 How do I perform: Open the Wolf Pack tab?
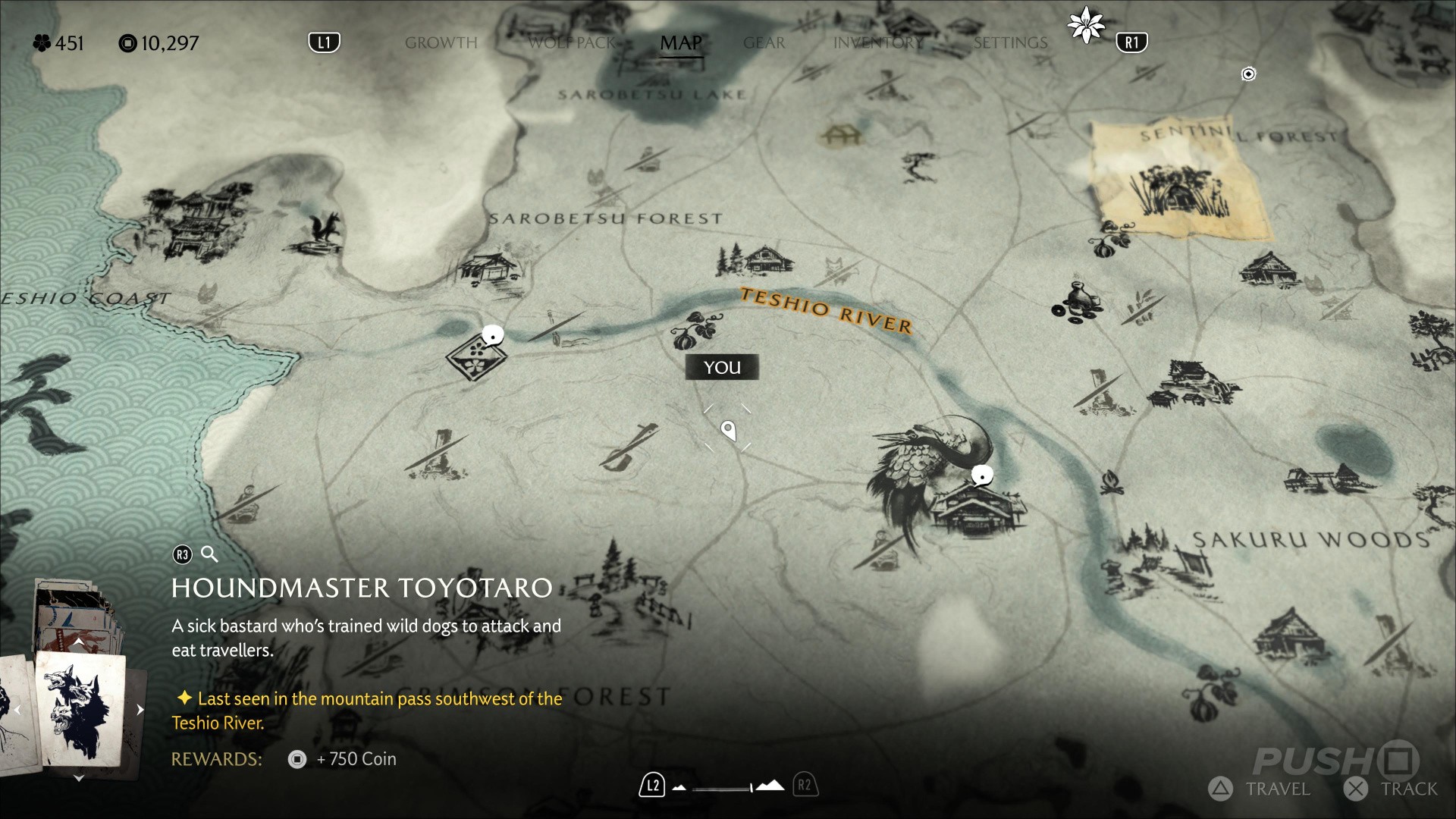[573, 43]
